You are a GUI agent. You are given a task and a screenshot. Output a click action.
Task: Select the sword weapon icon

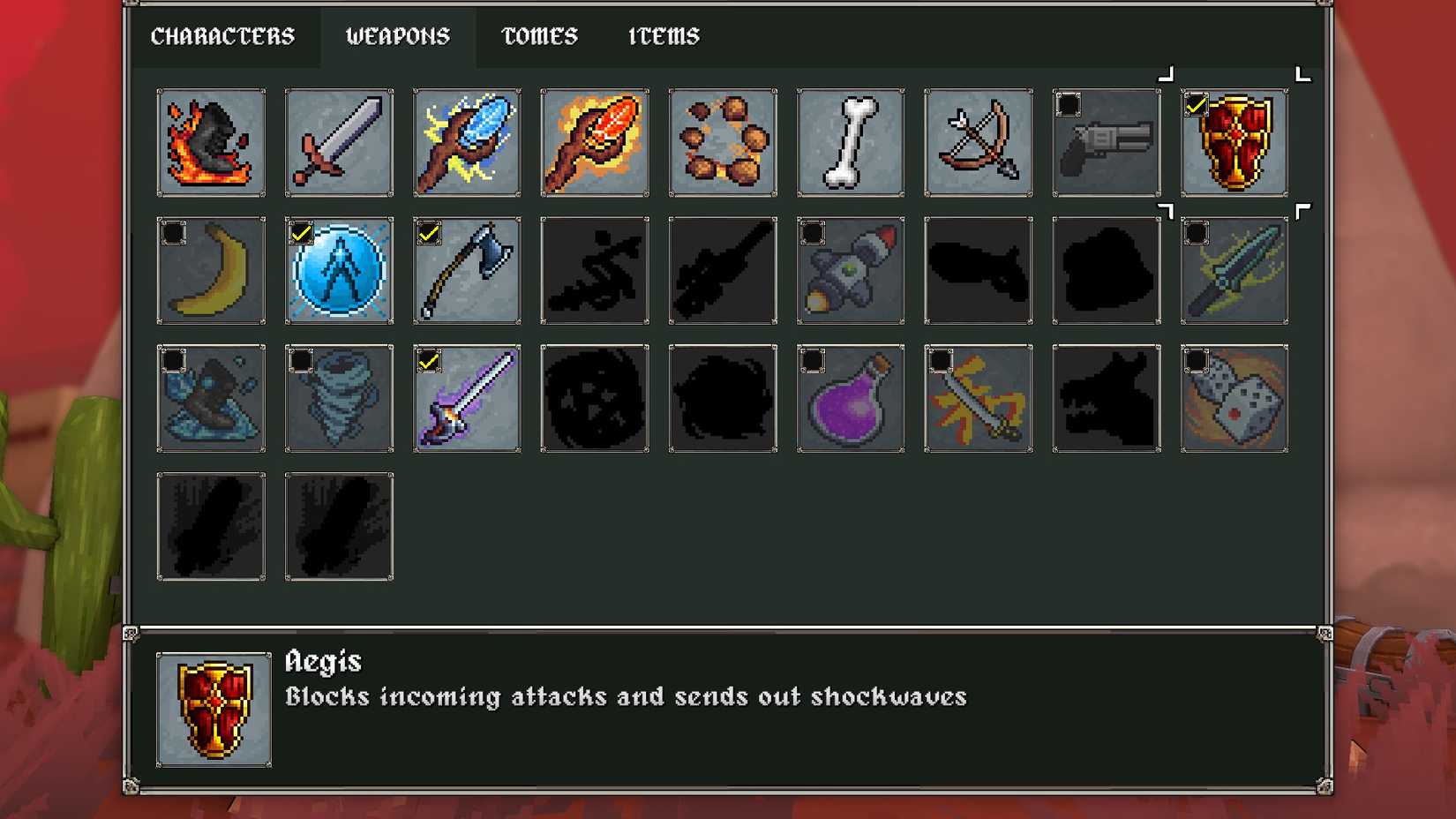click(339, 142)
